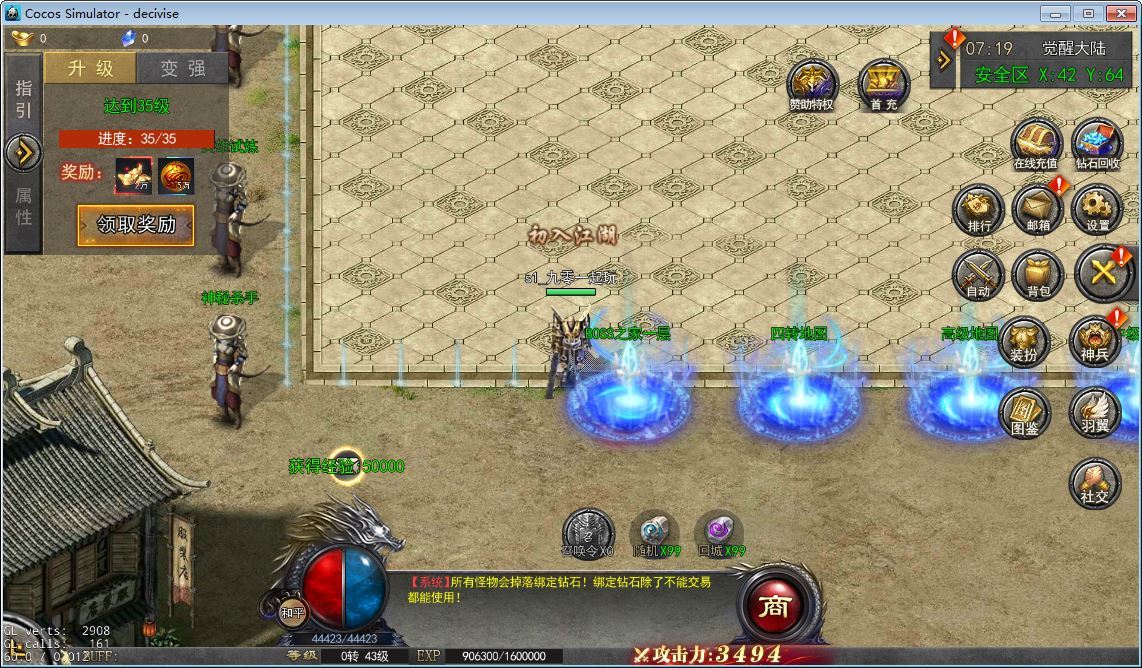1142x668 pixels.
Task: Open the 图鉴 codex
Action: (x=1023, y=411)
